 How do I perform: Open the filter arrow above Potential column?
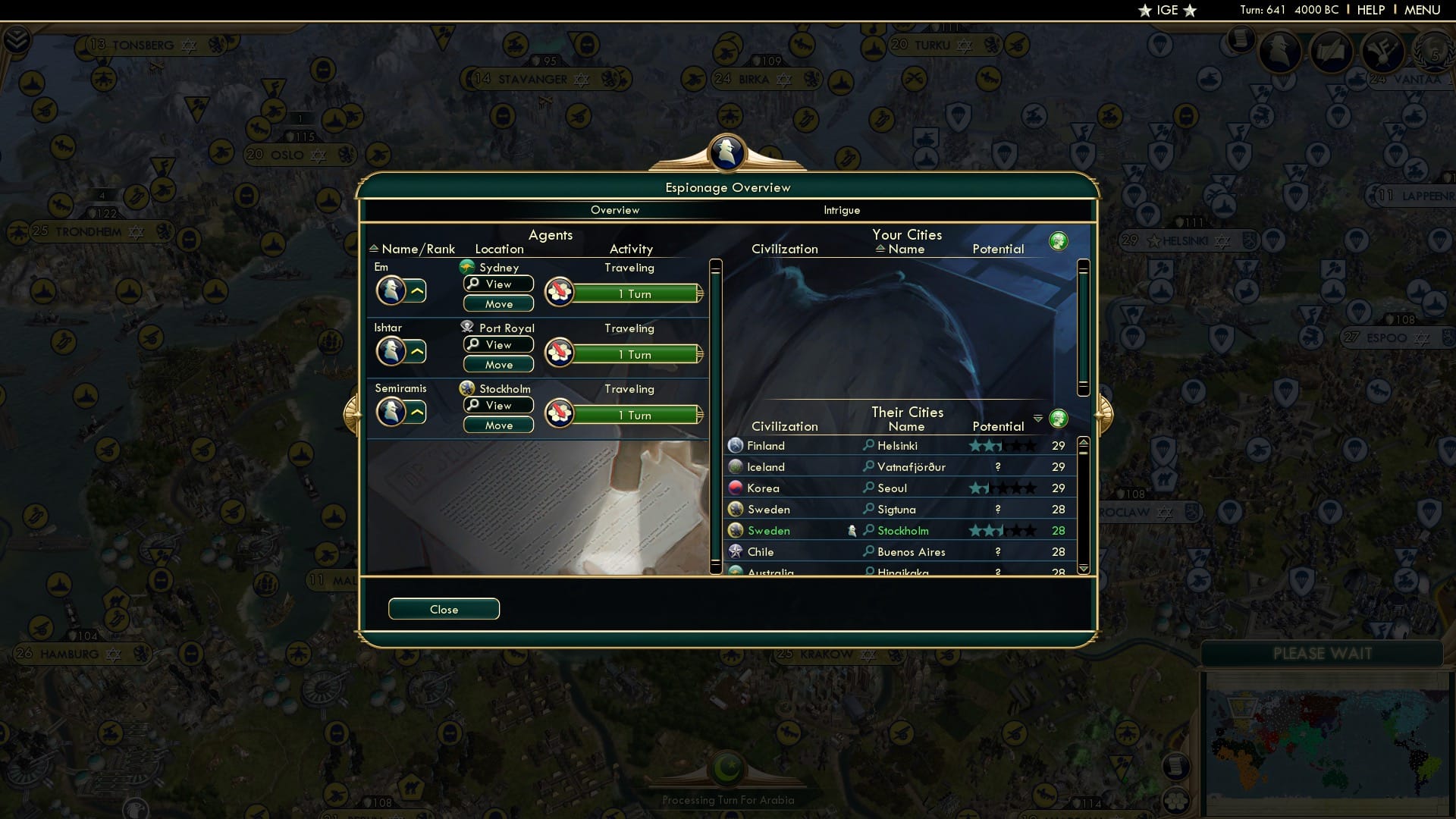(x=1038, y=416)
